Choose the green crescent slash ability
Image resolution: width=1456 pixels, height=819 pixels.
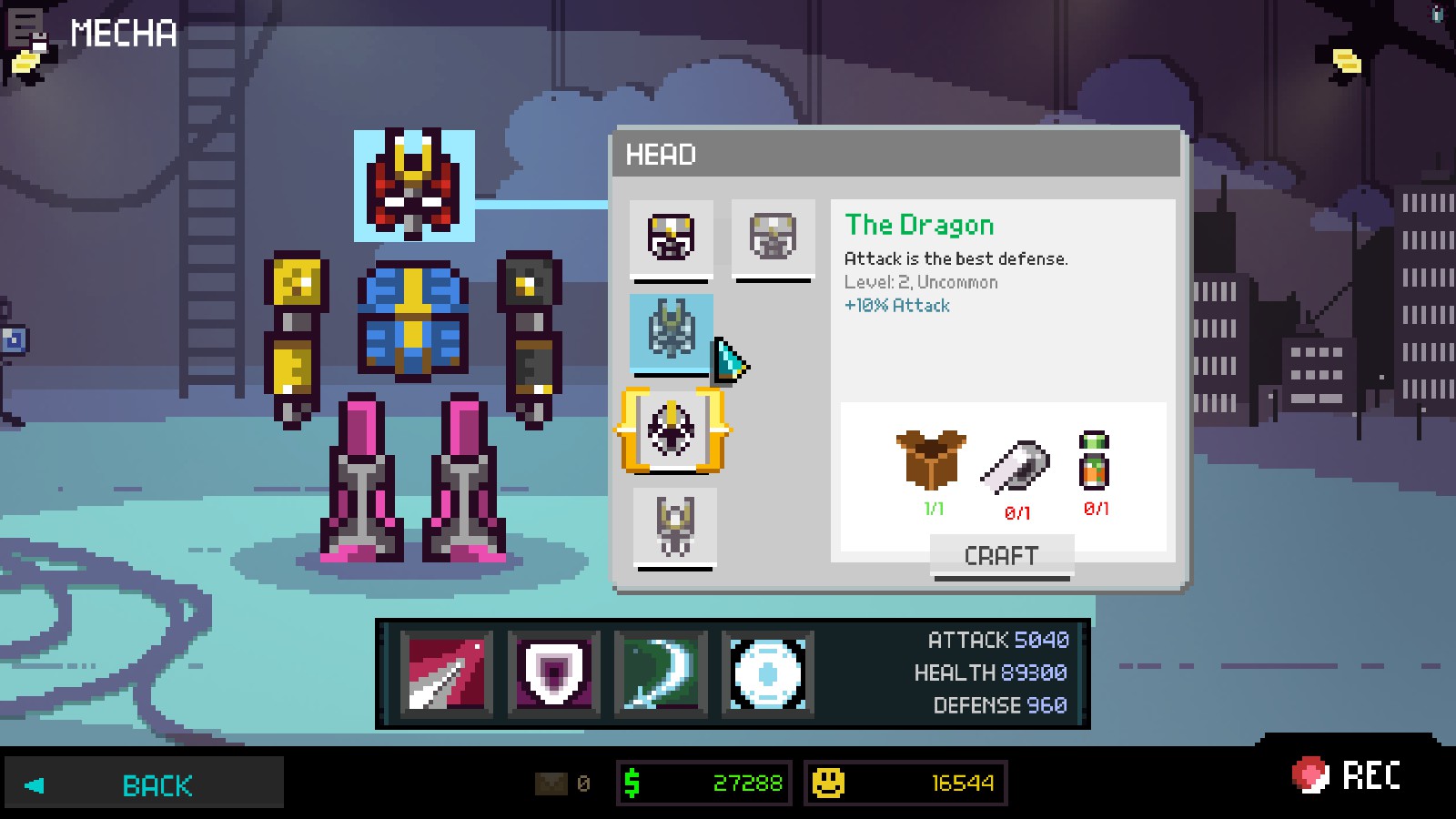tap(661, 673)
